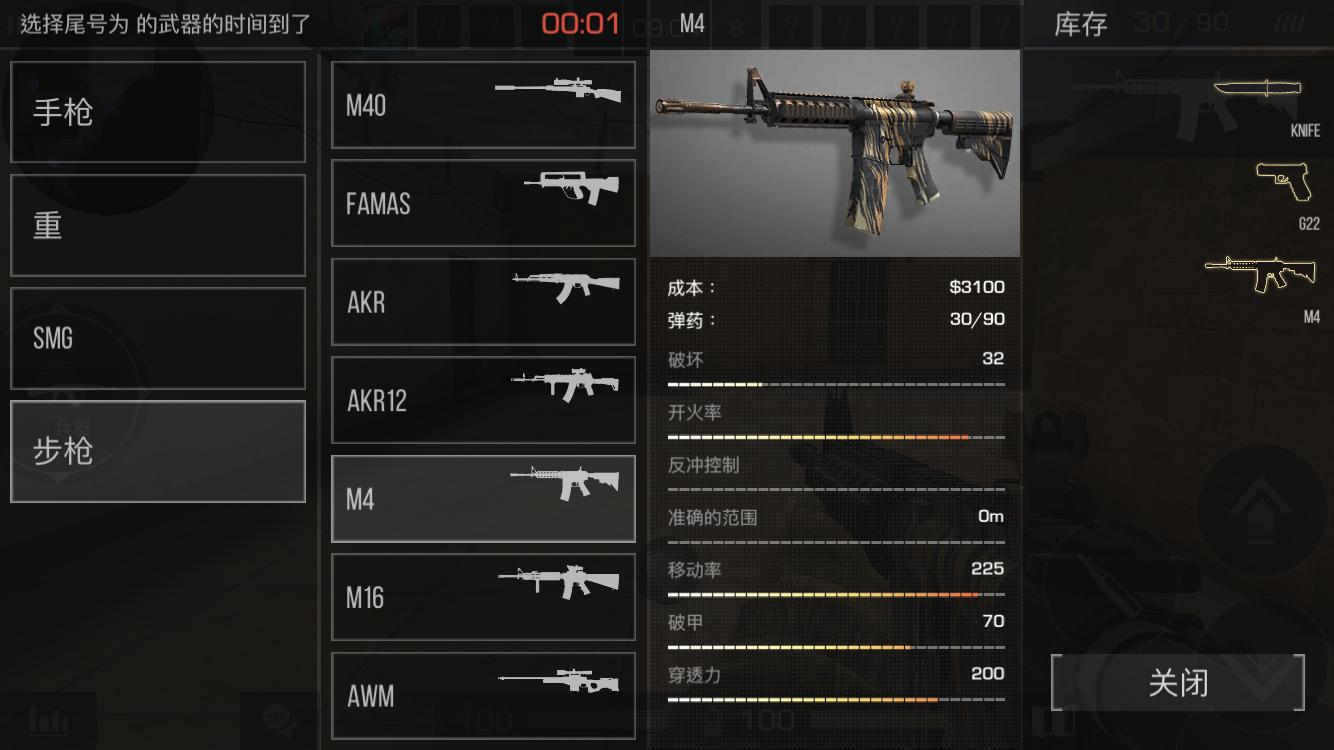Select the SMG weapon category
Viewport: 1334px width, 750px height.
[x=157, y=339]
